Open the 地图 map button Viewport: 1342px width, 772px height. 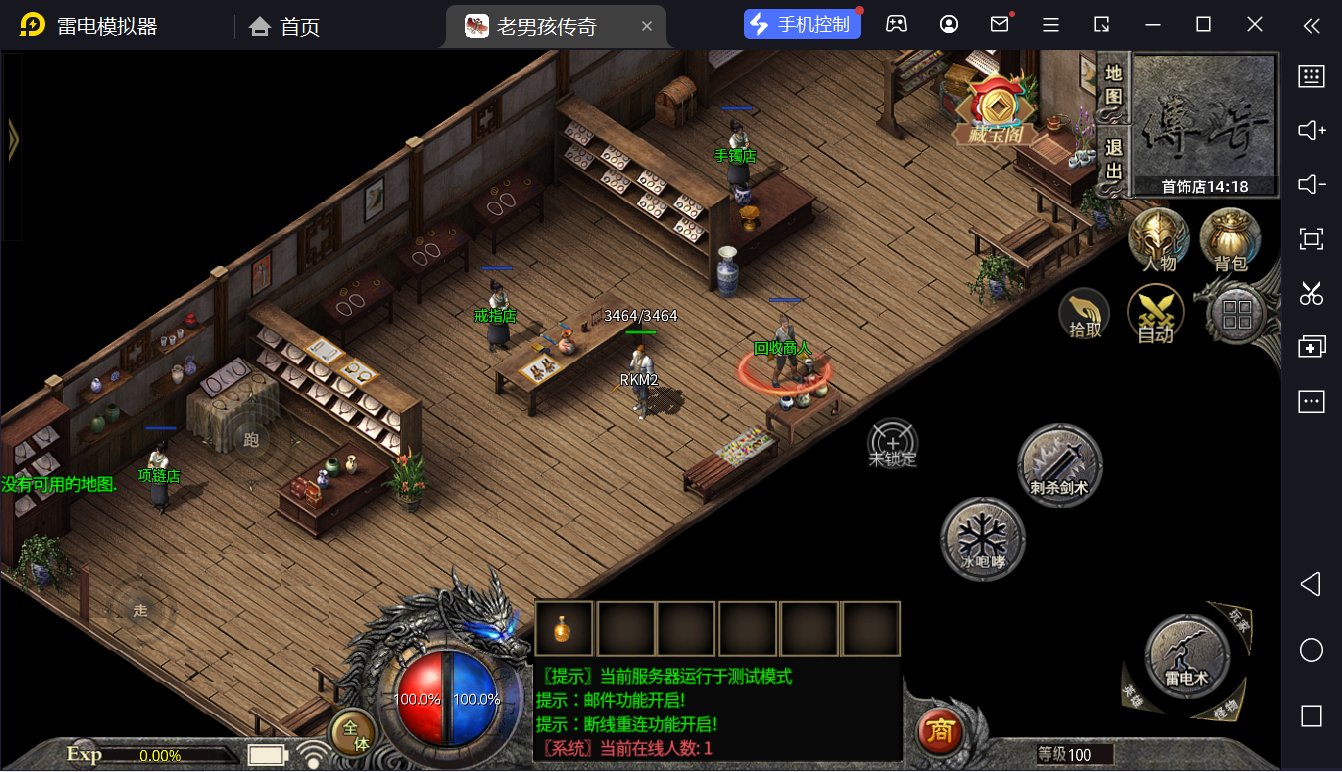(x=1113, y=87)
